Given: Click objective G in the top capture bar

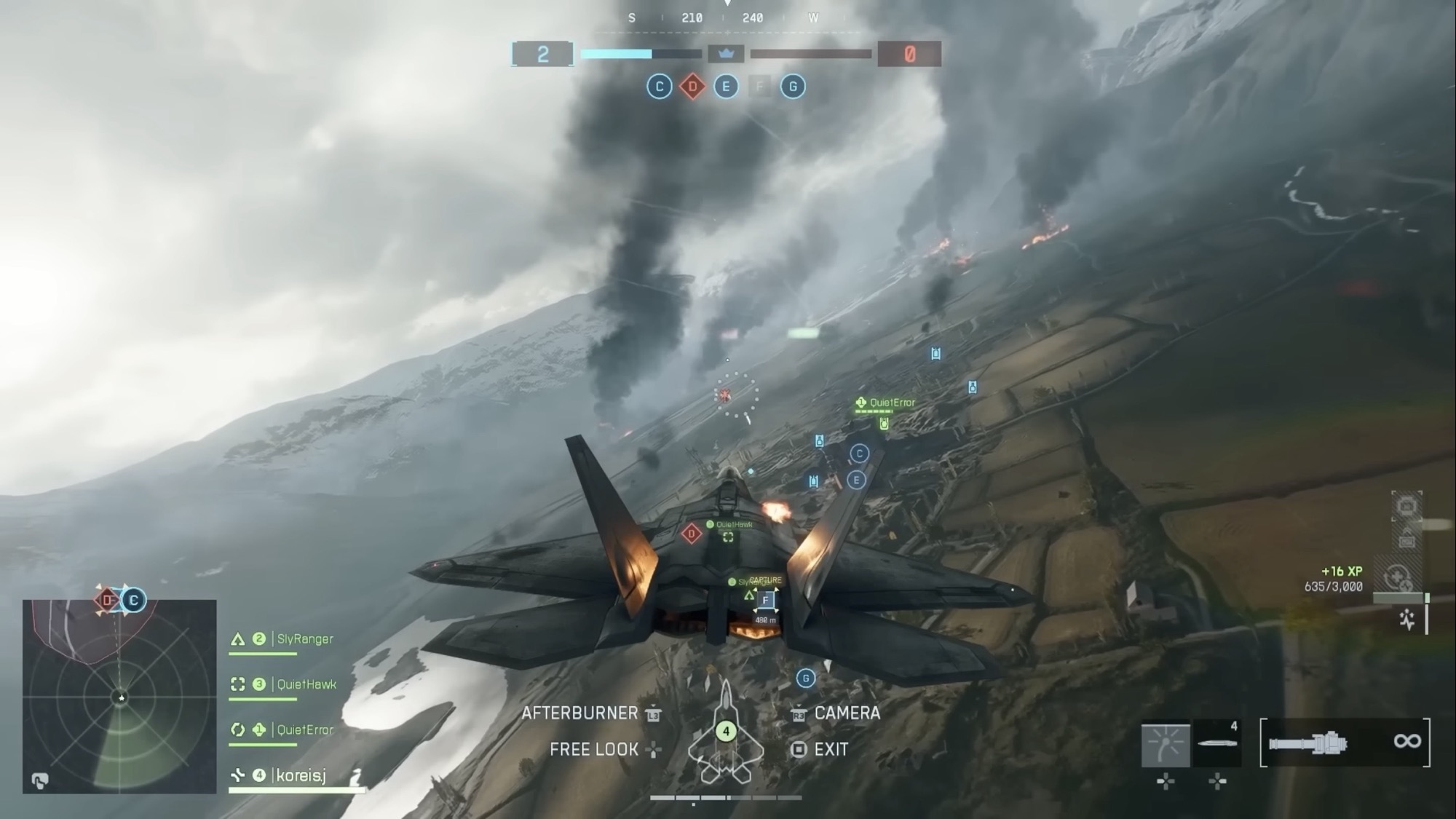Looking at the screenshot, I should 793,87.
